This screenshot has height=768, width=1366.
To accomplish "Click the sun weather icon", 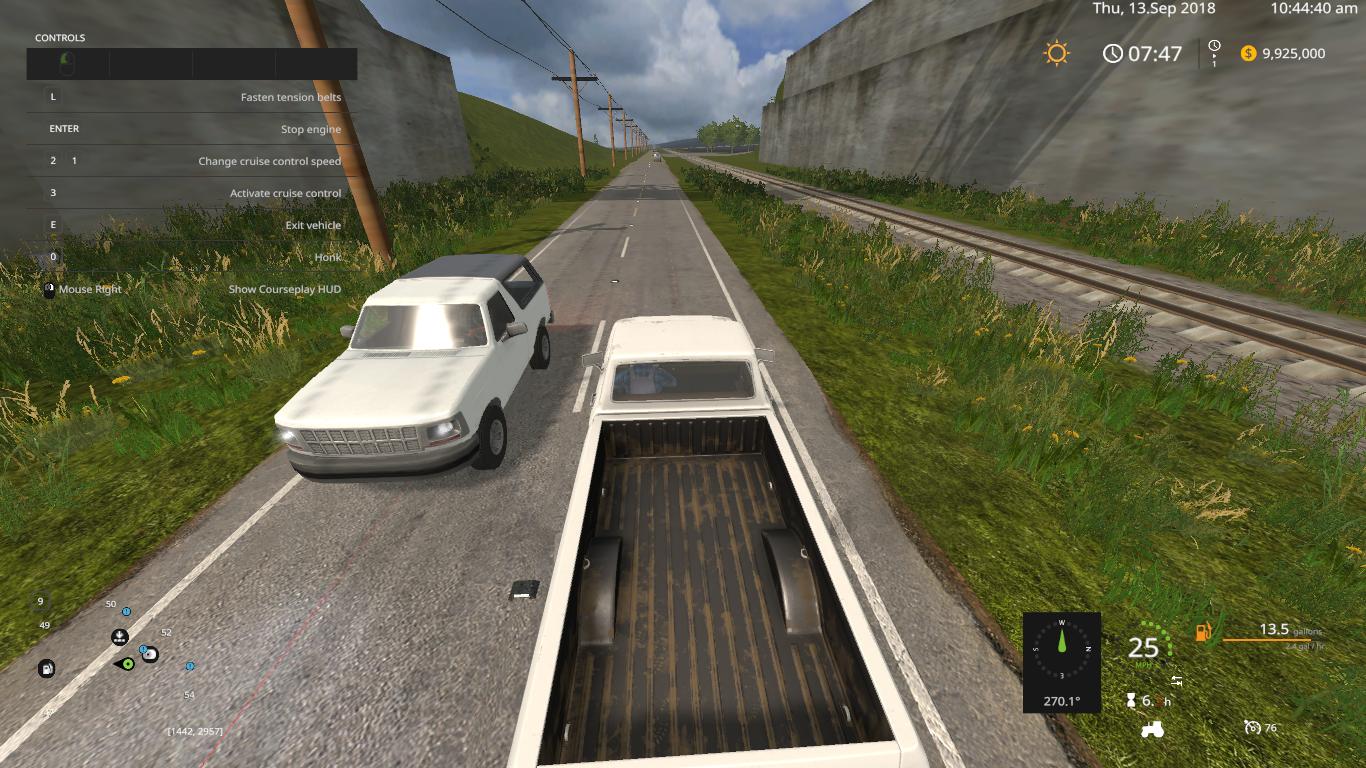I will click(x=1056, y=53).
